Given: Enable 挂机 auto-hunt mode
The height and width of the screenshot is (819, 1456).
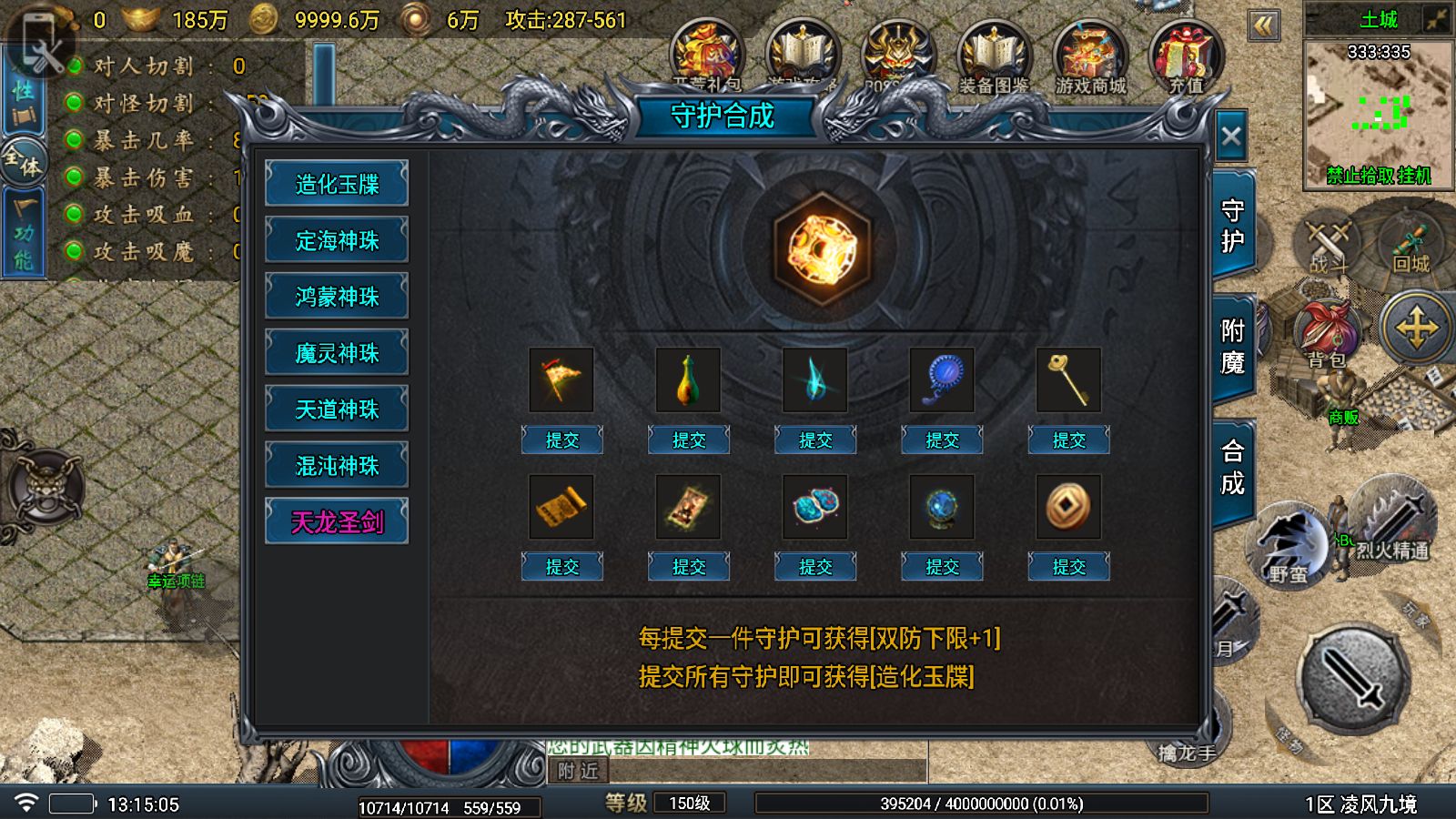Looking at the screenshot, I should [1416, 176].
